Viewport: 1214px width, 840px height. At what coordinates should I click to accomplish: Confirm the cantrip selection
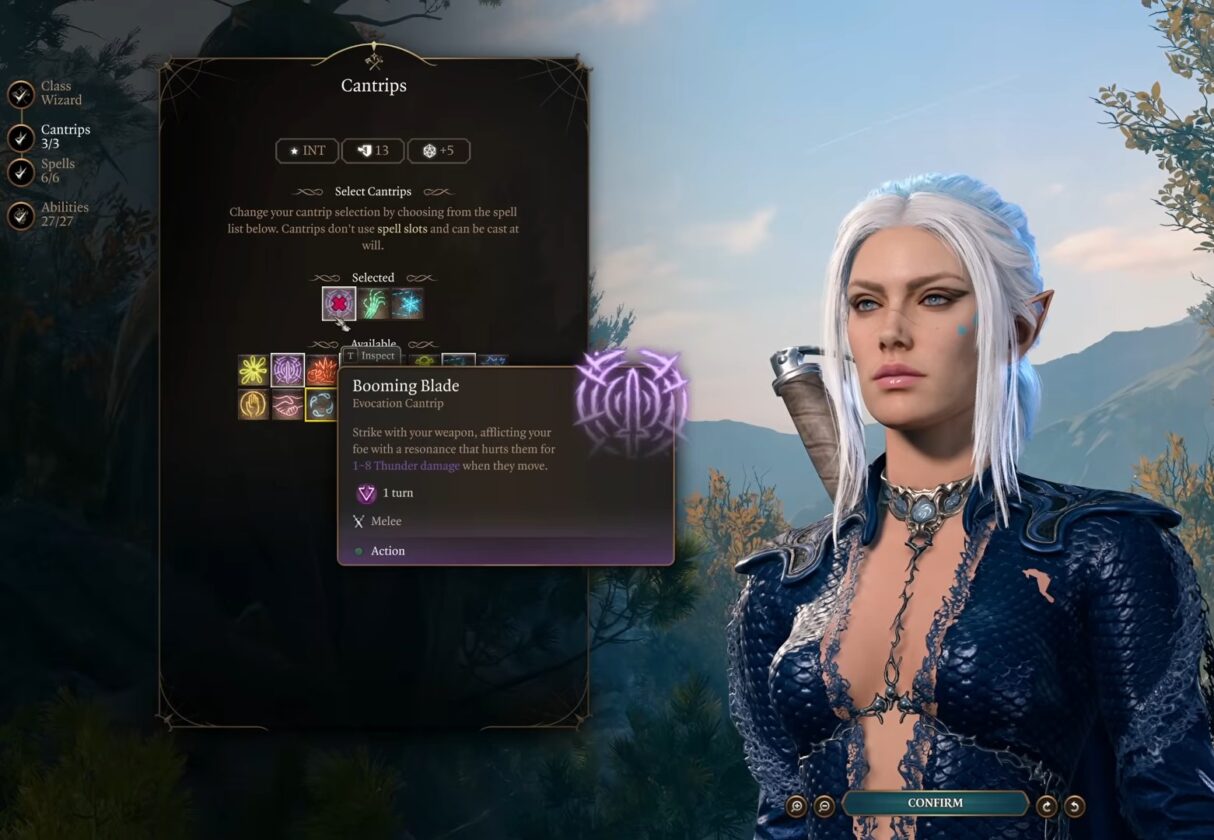[935, 803]
